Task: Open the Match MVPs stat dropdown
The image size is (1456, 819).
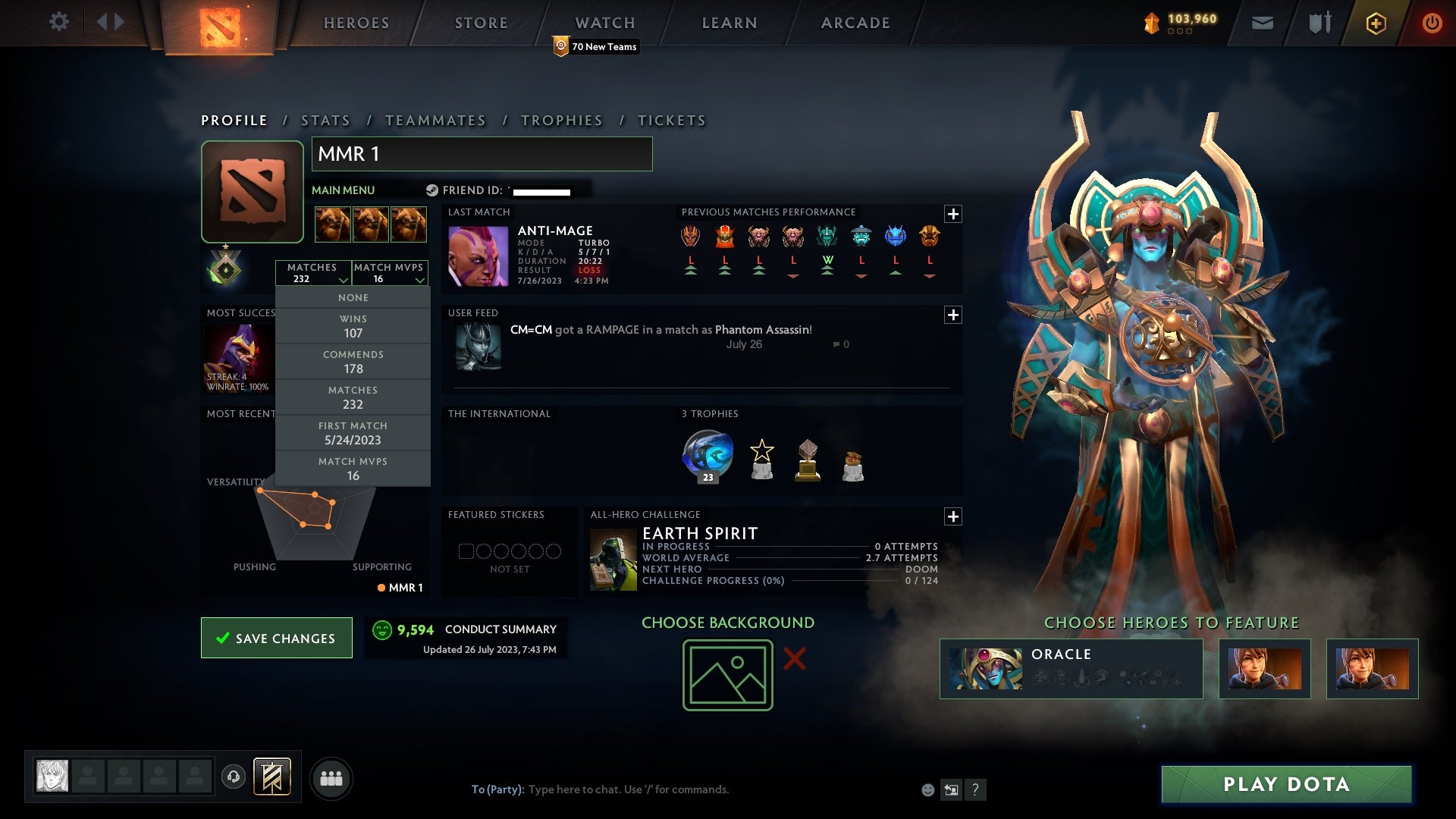Action: [388, 273]
